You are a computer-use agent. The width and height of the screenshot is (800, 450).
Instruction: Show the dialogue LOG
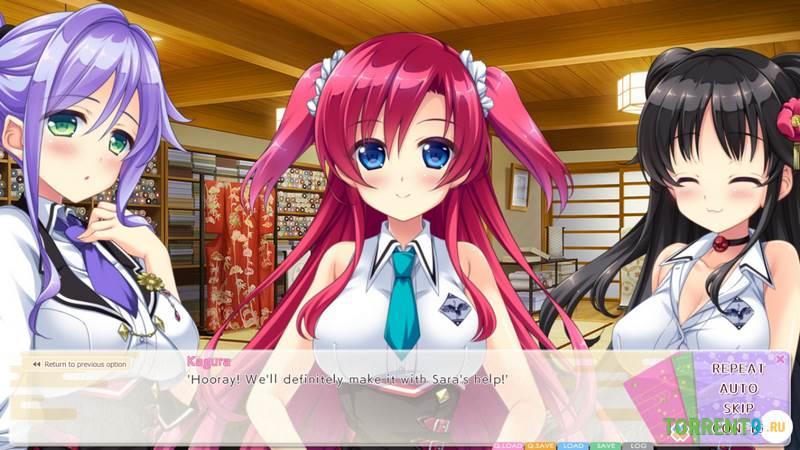point(637,445)
